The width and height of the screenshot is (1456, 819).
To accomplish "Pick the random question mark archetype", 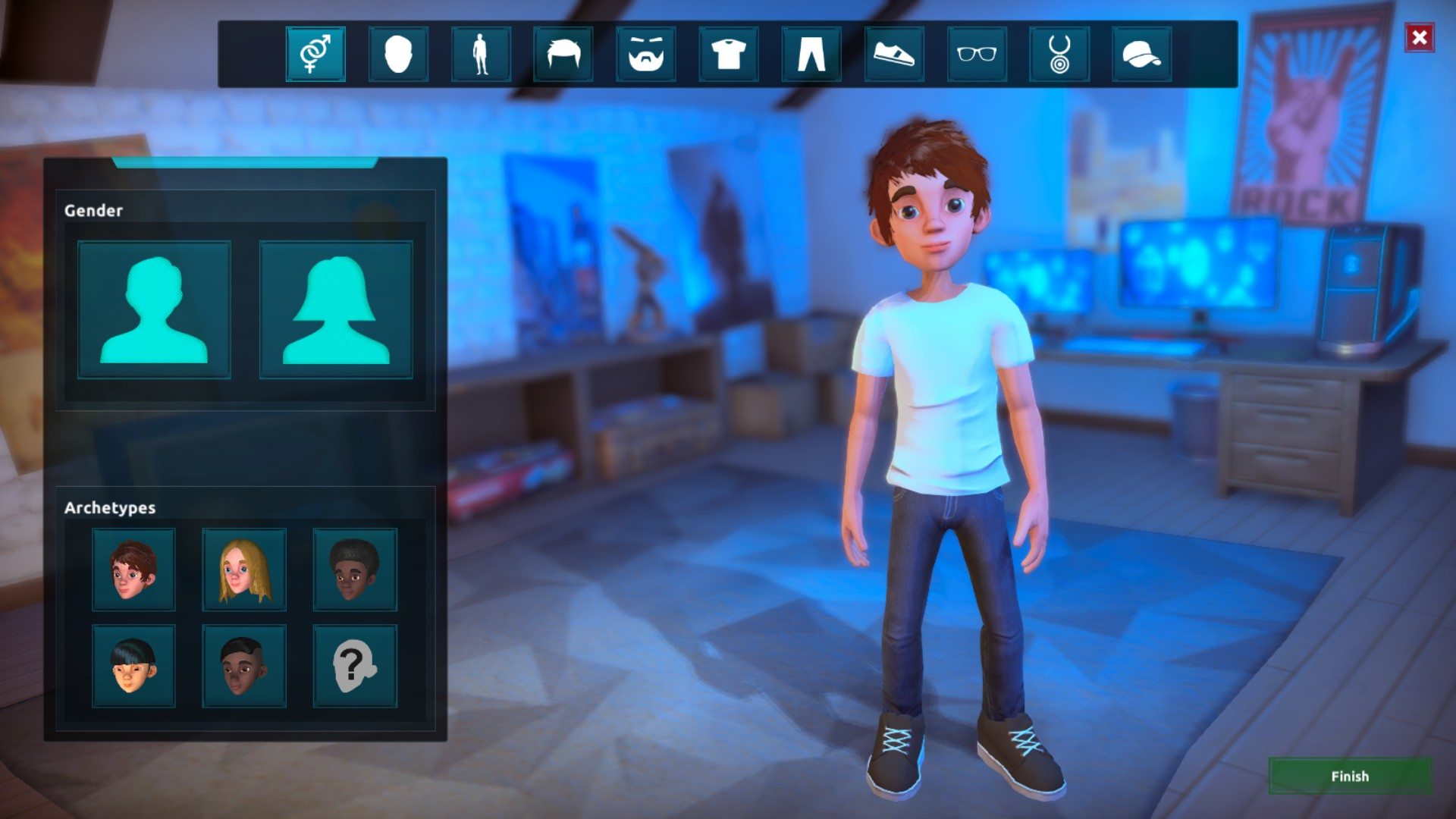I will click(355, 666).
